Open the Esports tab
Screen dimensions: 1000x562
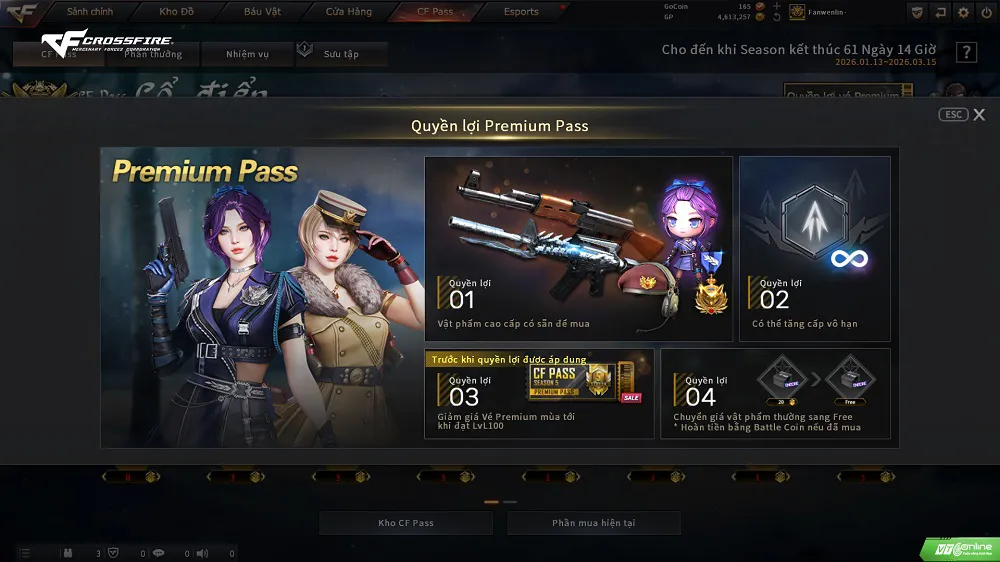coord(521,12)
